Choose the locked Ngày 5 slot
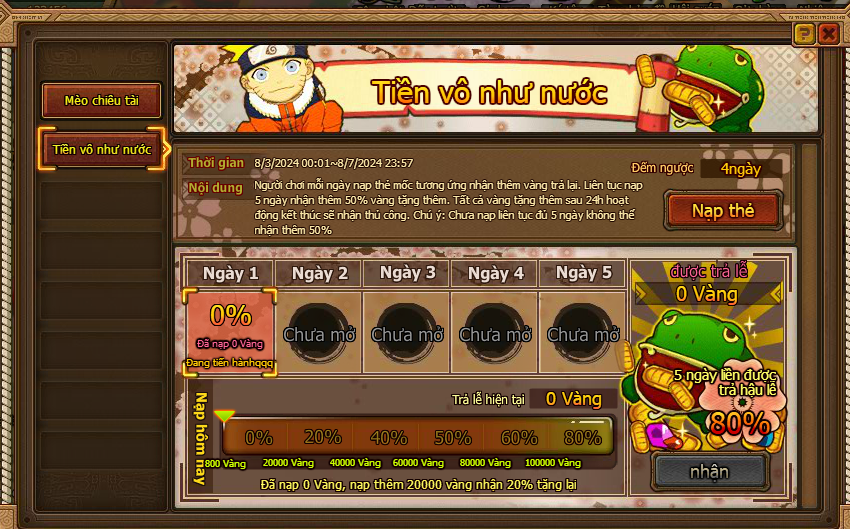This screenshot has width=850, height=529. pyautogui.click(x=583, y=333)
